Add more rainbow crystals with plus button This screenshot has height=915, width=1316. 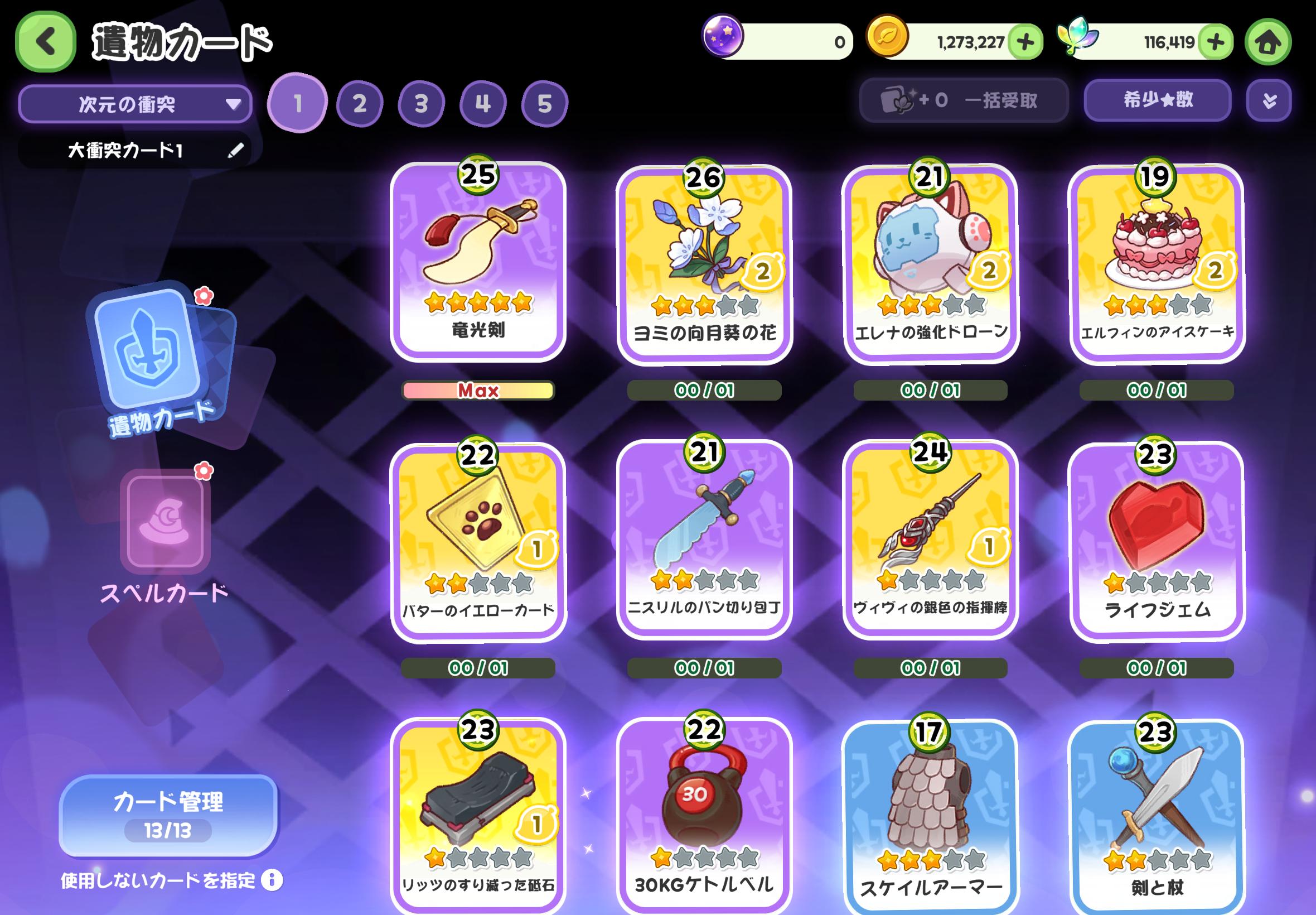[1215, 42]
